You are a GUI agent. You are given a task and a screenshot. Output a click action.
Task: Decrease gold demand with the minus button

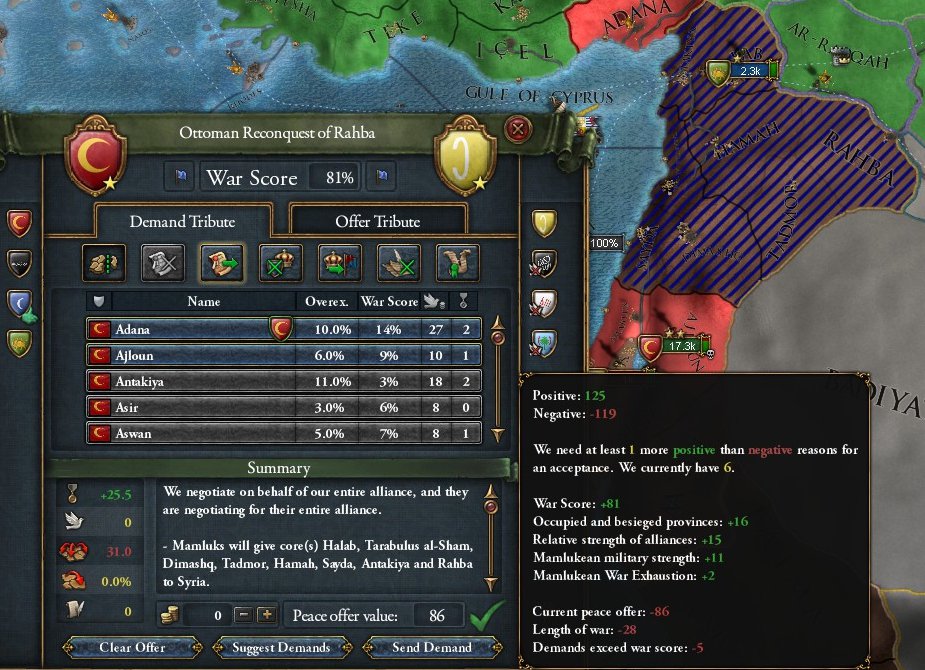[x=243, y=615]
